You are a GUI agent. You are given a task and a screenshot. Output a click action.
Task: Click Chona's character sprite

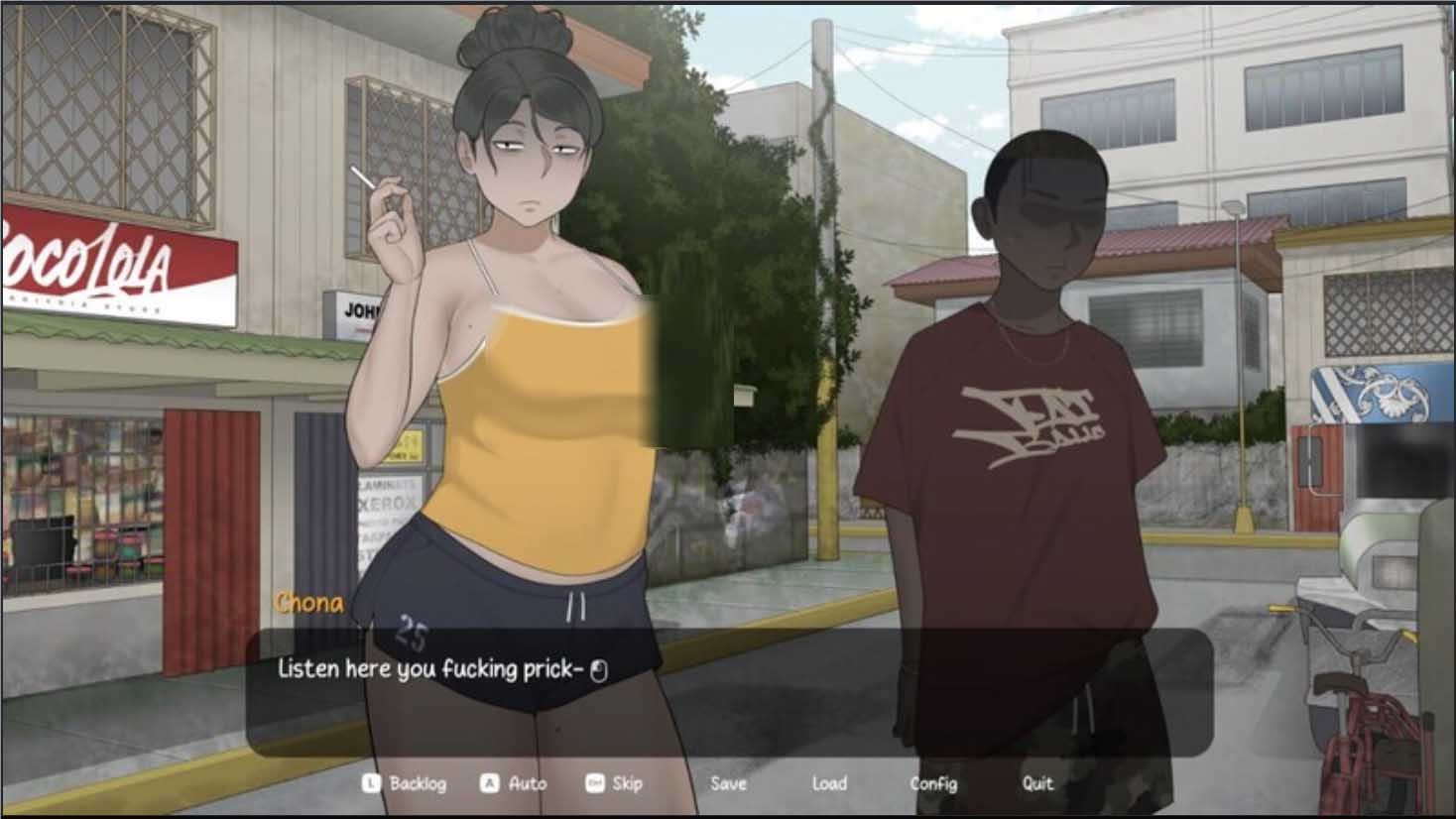coord(516,397)
